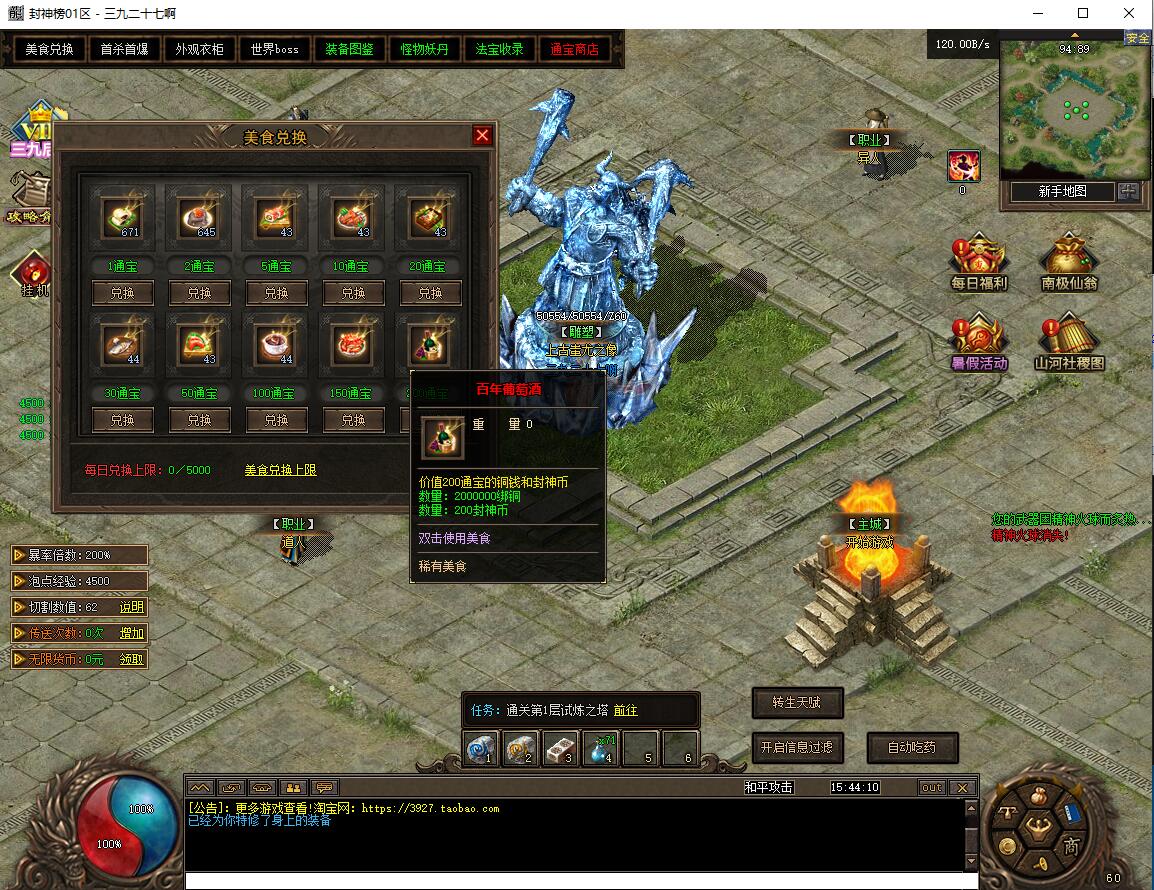Open the 通宝商店 shop

click(574, 49)
